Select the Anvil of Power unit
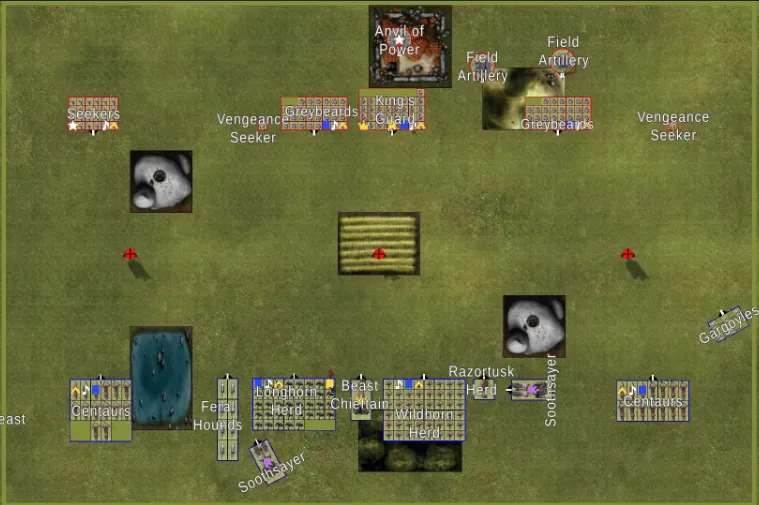This screenshot has width=759, height=505. pyautogui.click(x=410, y=46)
